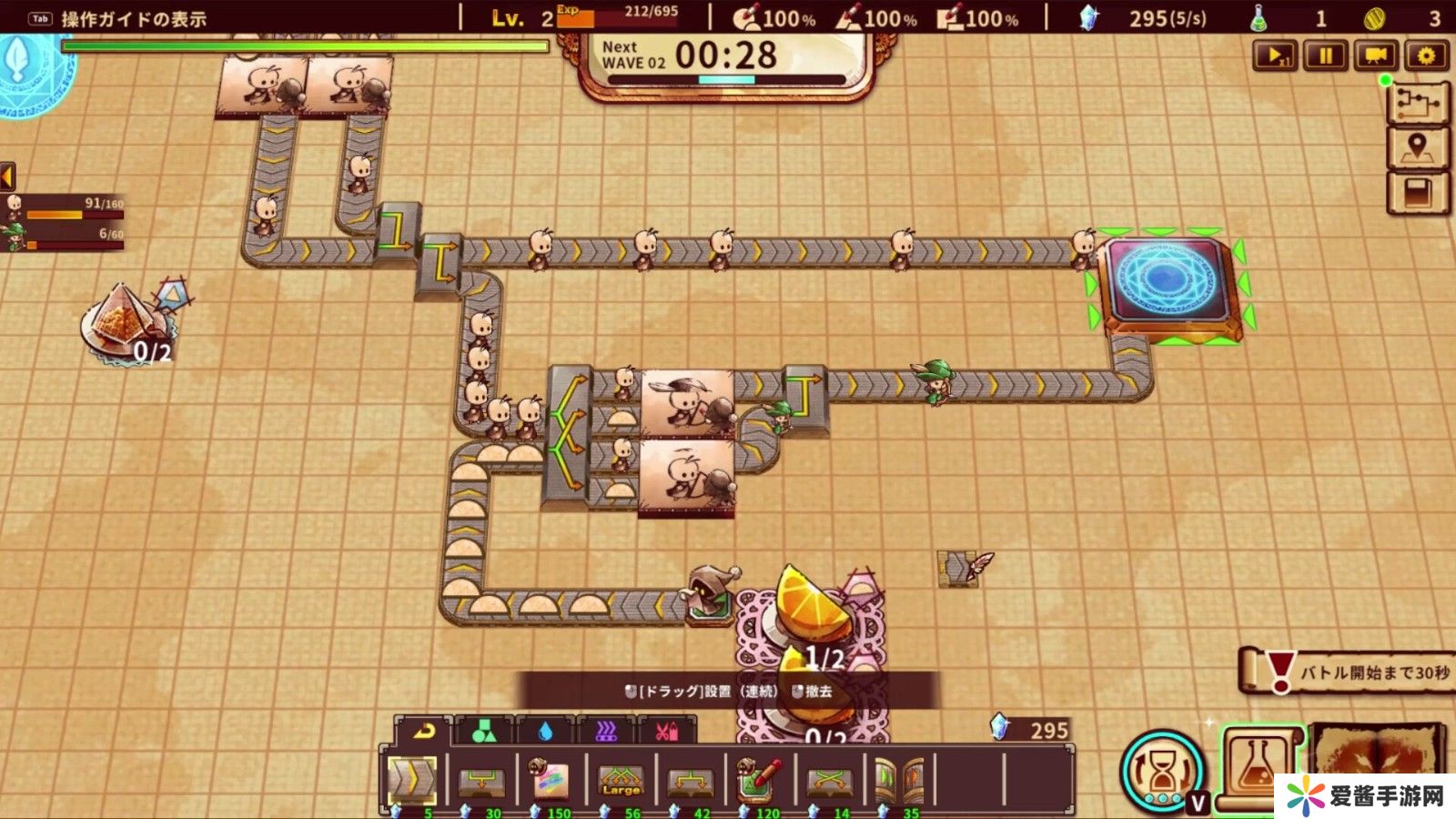Open the purple heat waves tab
Viewport: 1456px width, 819px height.
(x=606, y=731)
